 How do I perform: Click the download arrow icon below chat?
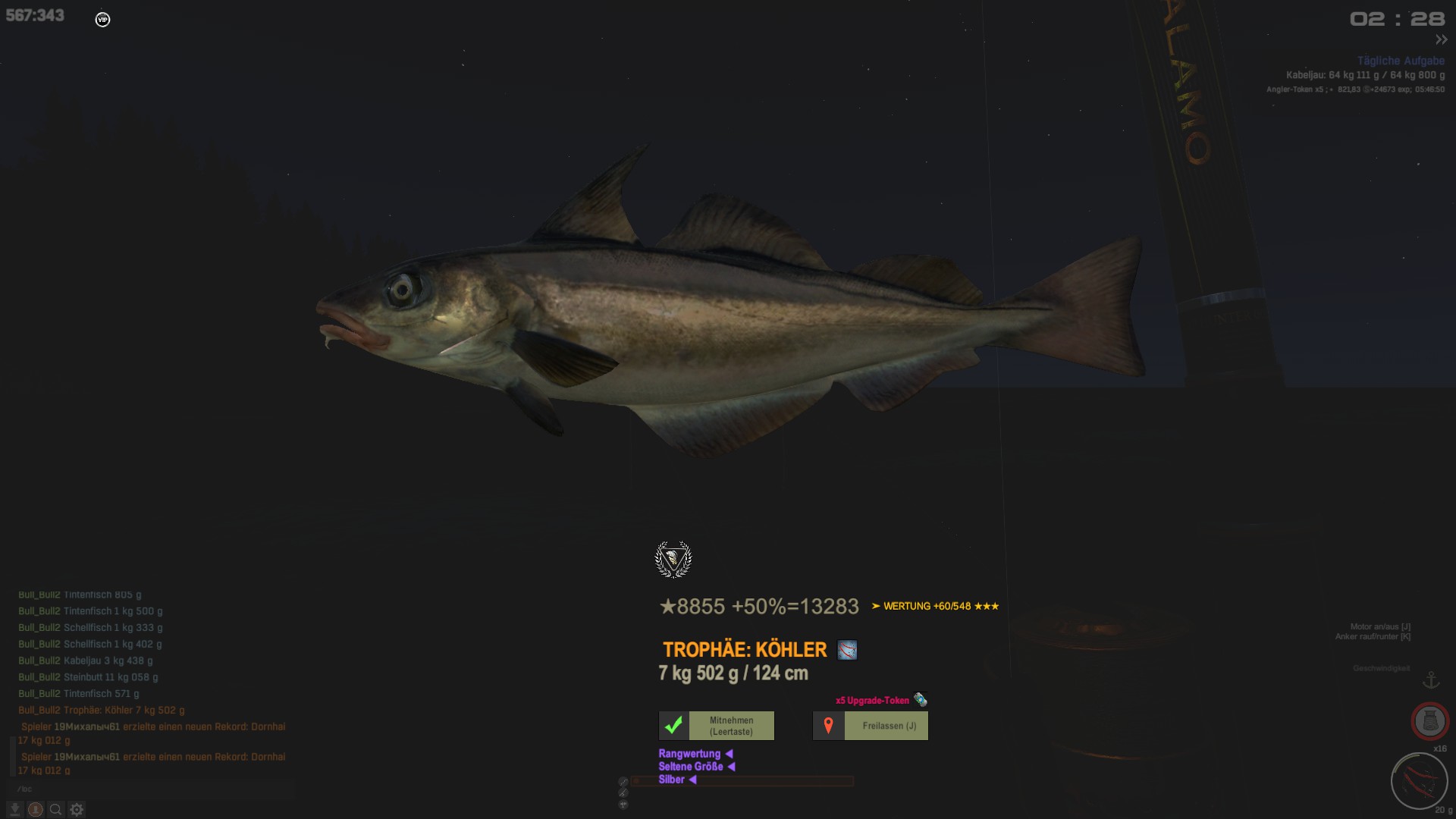[14, 809]
